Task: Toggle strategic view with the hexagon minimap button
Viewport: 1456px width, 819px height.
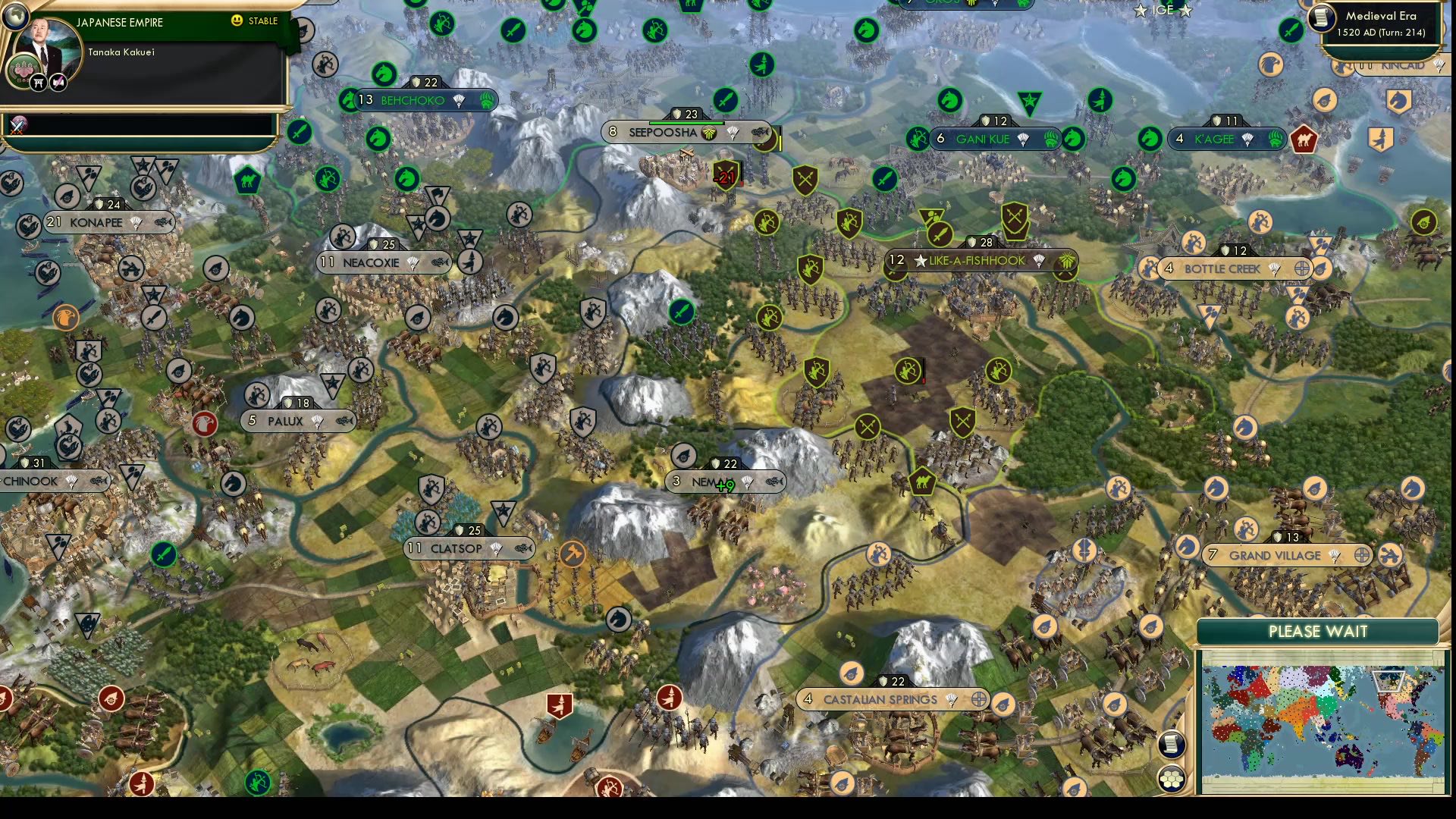Action: click(x=1172, y=777)
